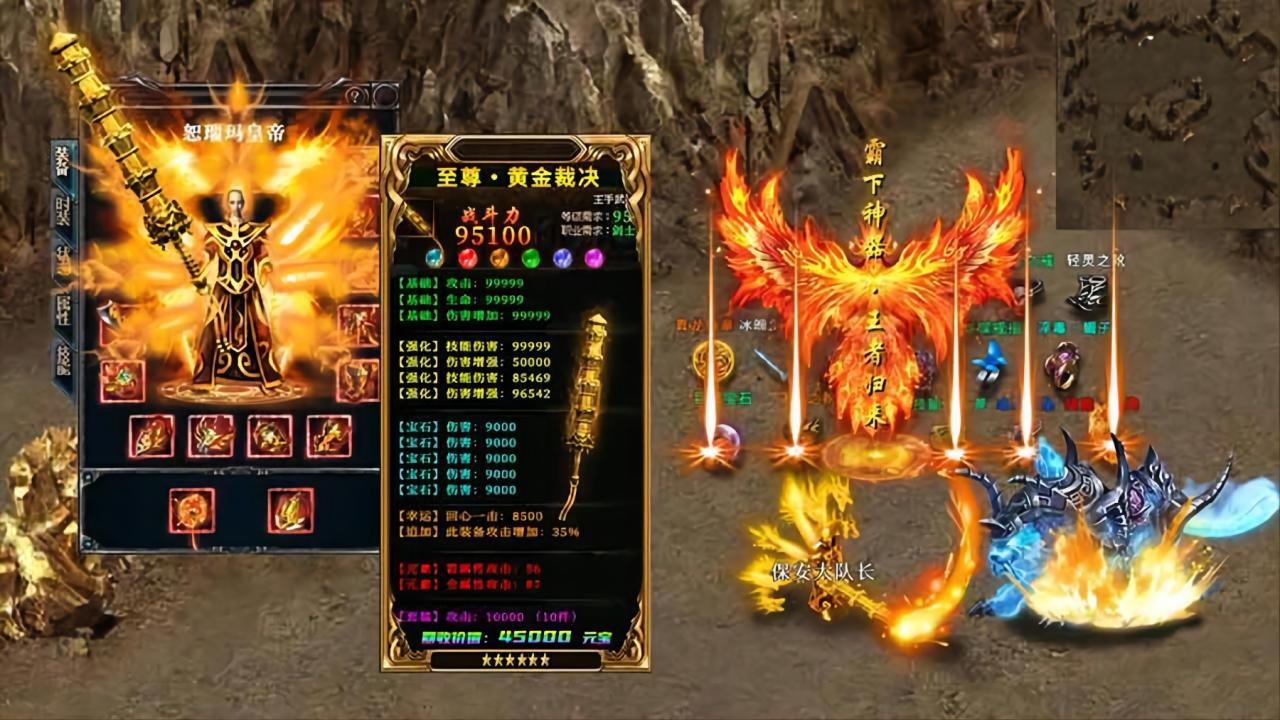1280x720 pixels.
Task: Click the first flaming wing icon in the equipment row
Action: (153, 437)
